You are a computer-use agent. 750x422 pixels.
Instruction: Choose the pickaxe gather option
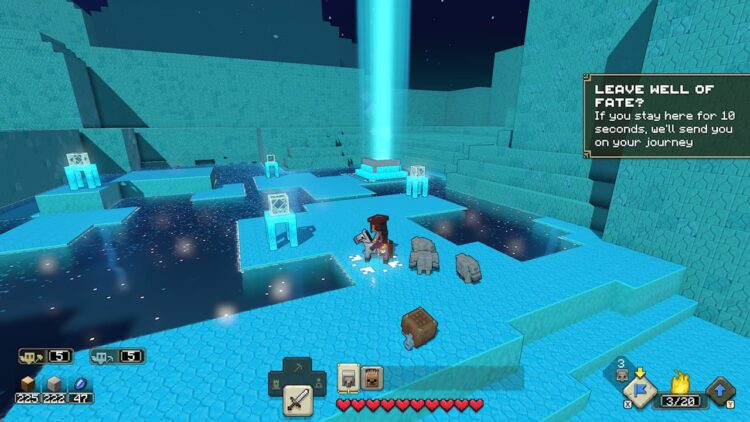(x=298, y=369)
